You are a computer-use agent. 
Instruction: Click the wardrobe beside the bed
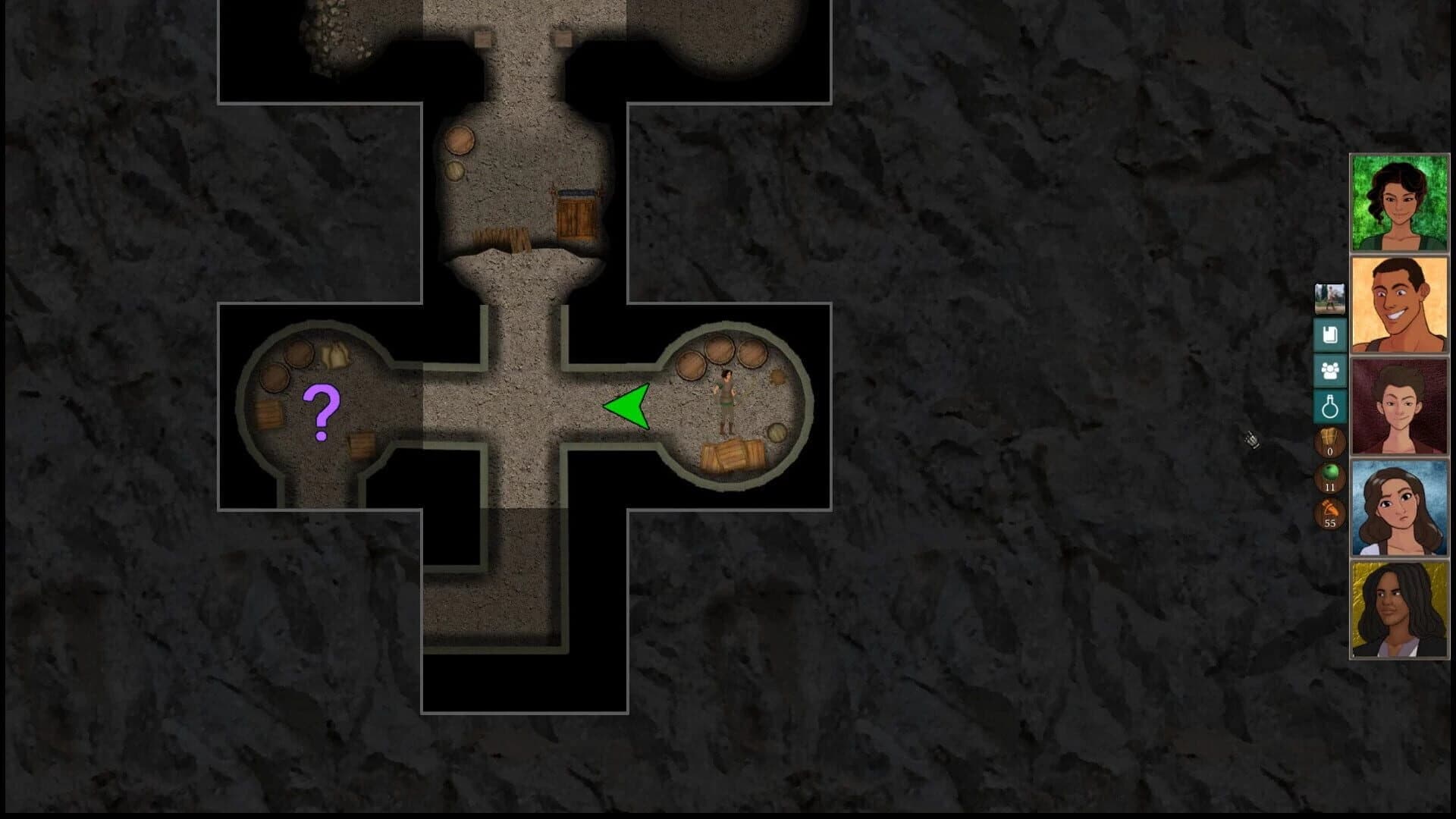[503, 238]
